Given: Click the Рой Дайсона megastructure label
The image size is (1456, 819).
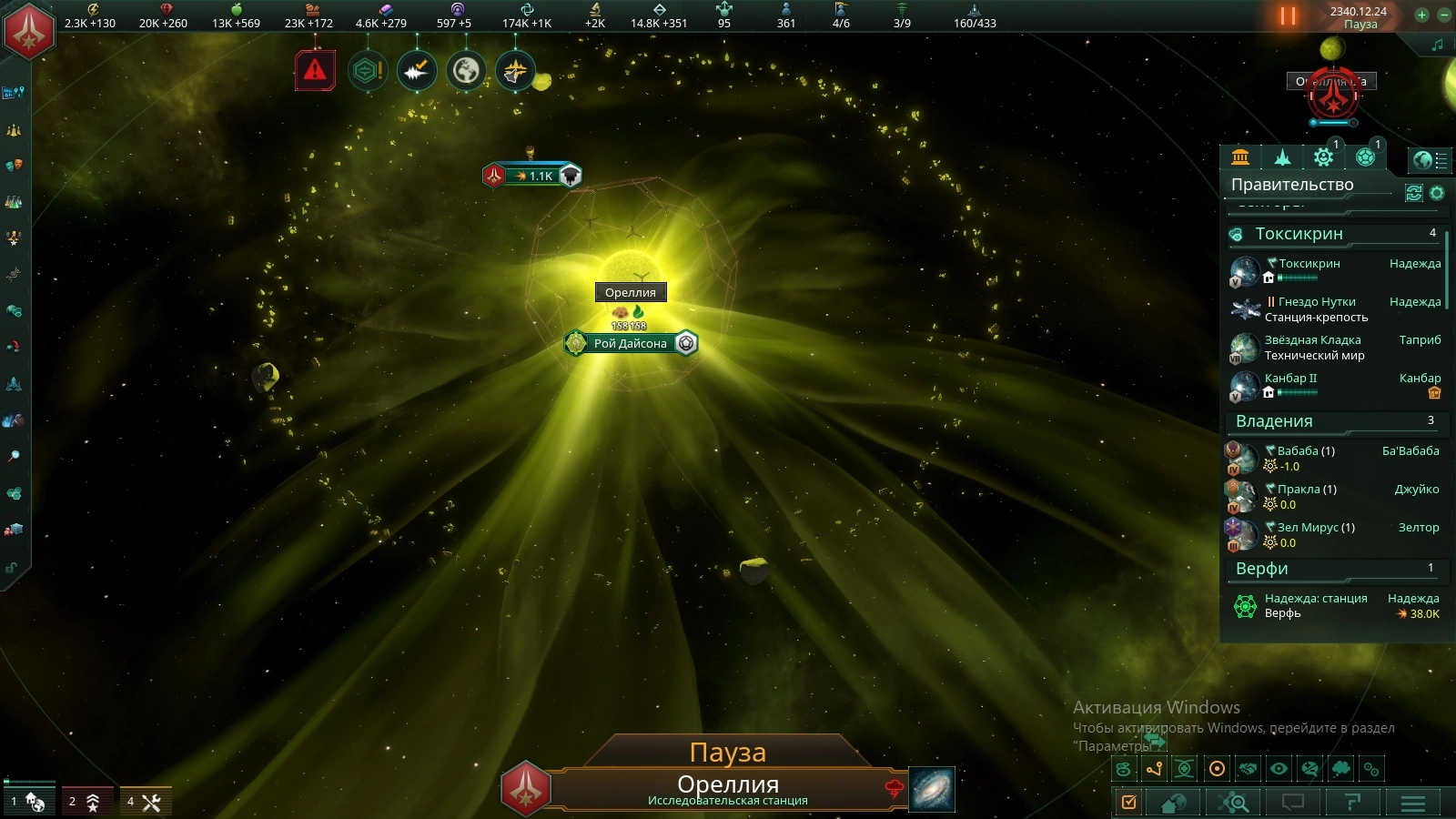Looking at the screenshot, I should click(630, 343).
